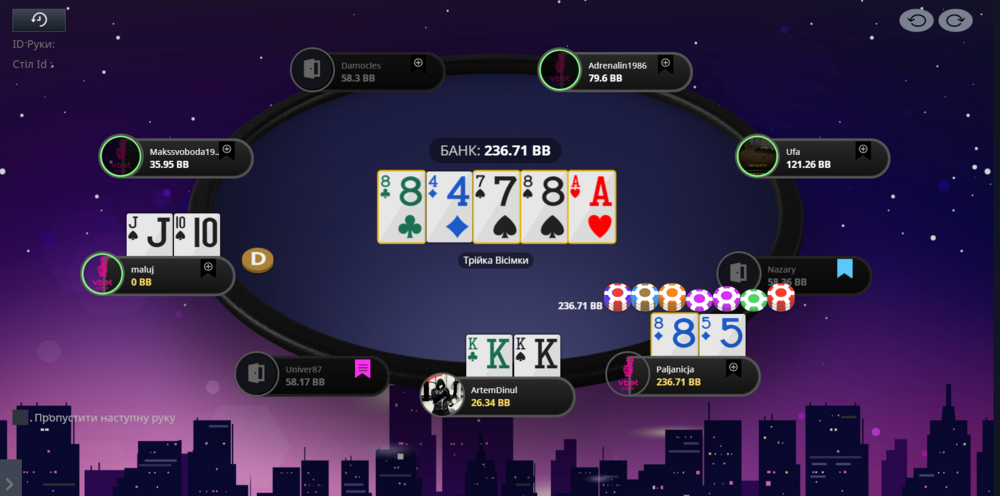Tick the "Пропустити наступну руку" checkbox

click(20, 417)
